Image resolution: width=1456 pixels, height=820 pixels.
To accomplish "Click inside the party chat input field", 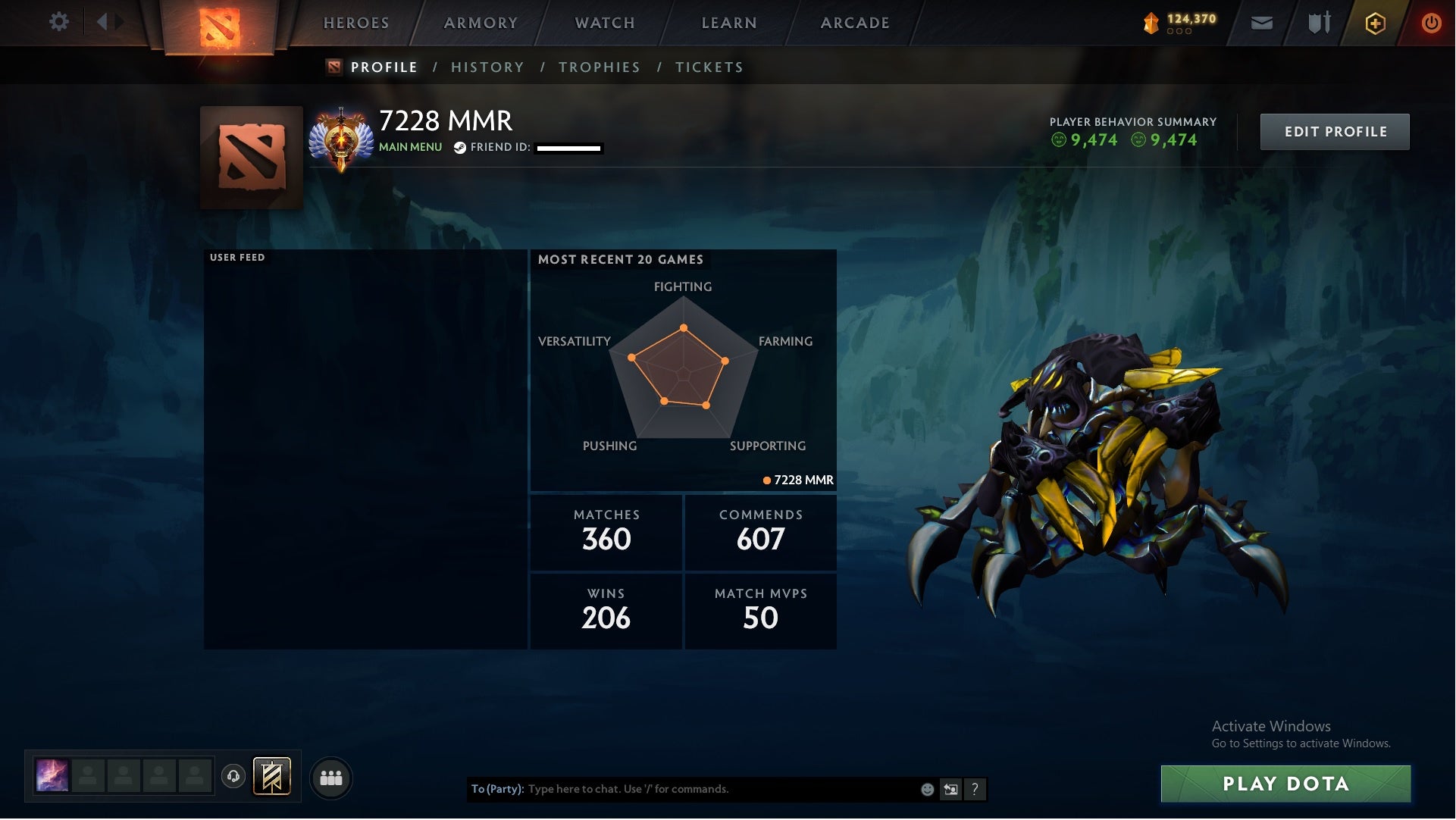I will click(x=682, y=789).
